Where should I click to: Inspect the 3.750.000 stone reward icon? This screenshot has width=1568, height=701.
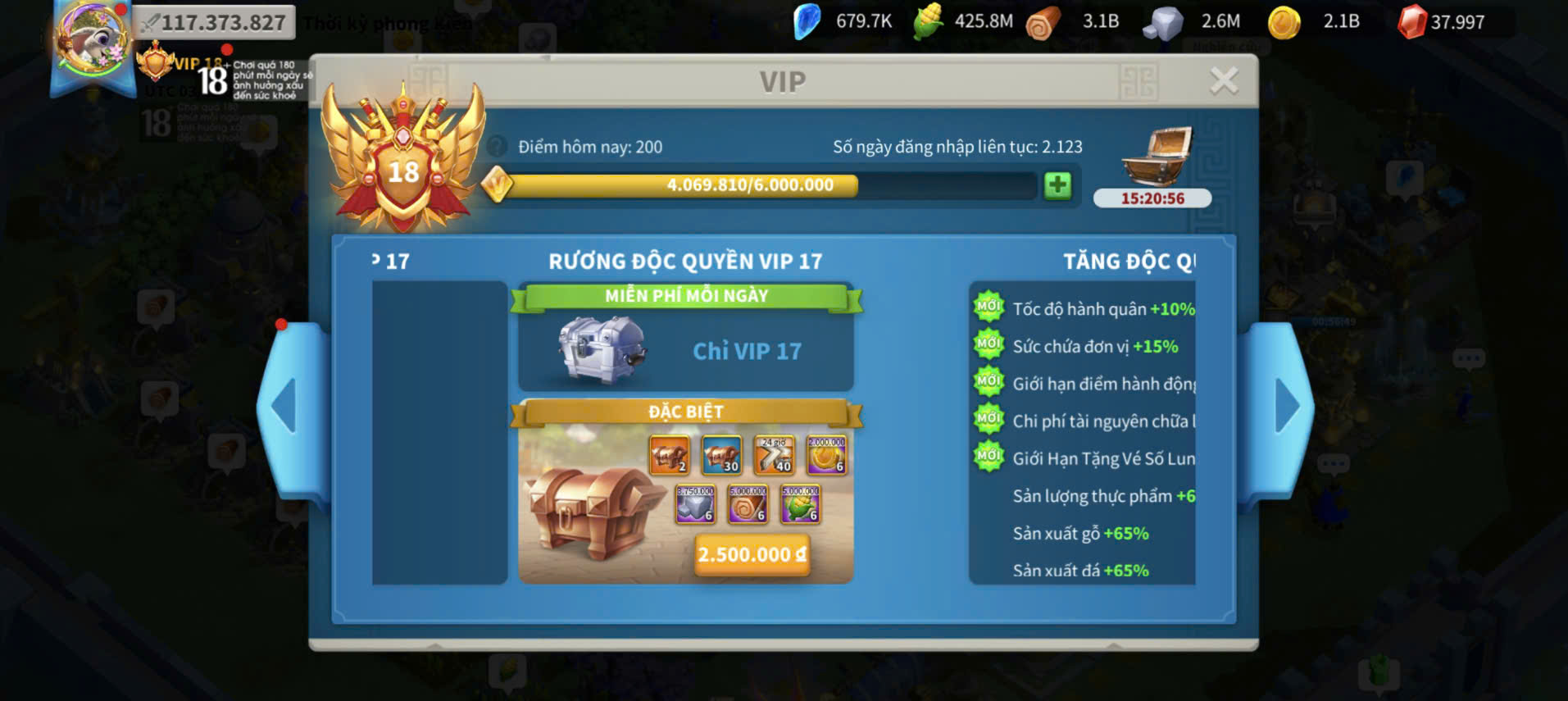click(x=695, y=503)
